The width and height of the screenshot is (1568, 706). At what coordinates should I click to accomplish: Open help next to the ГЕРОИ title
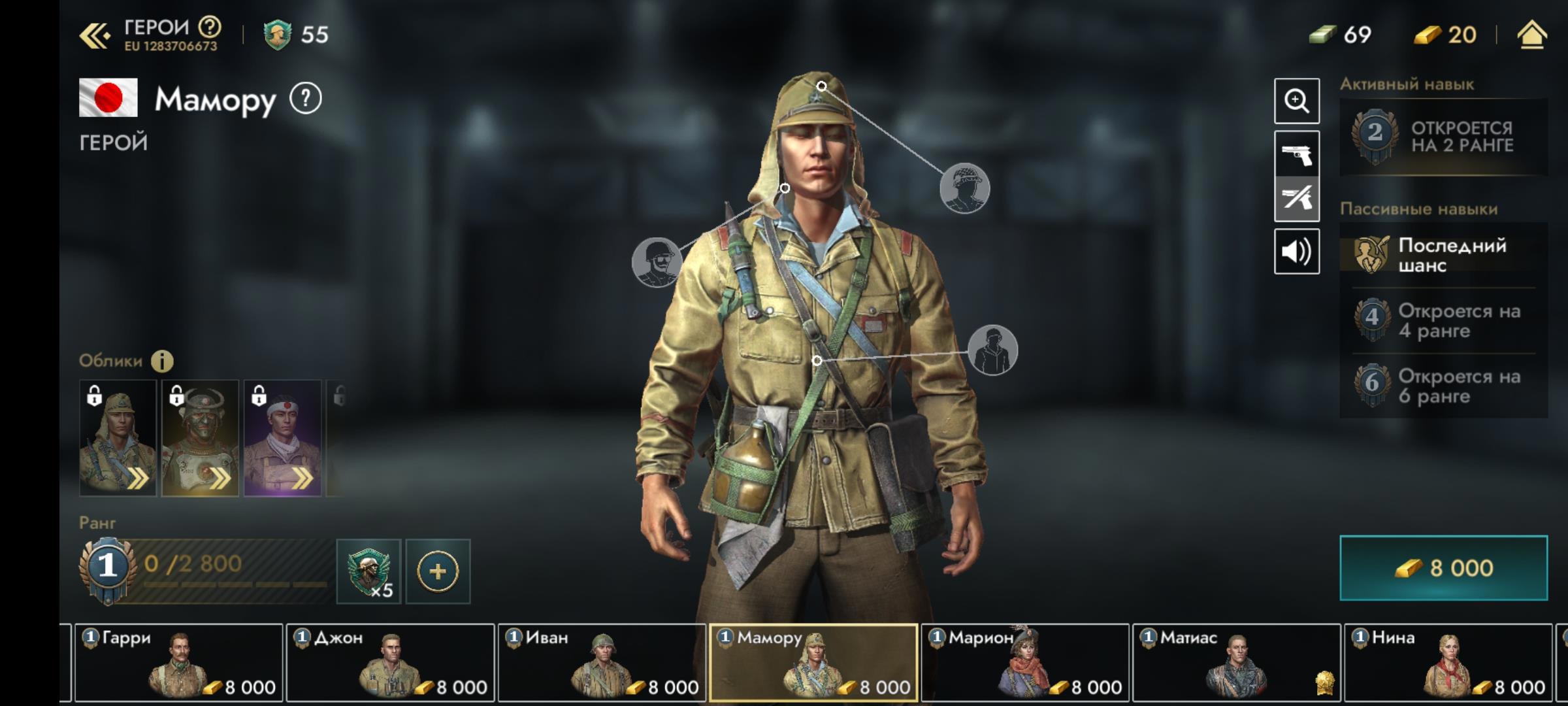(x=210, y=27)
